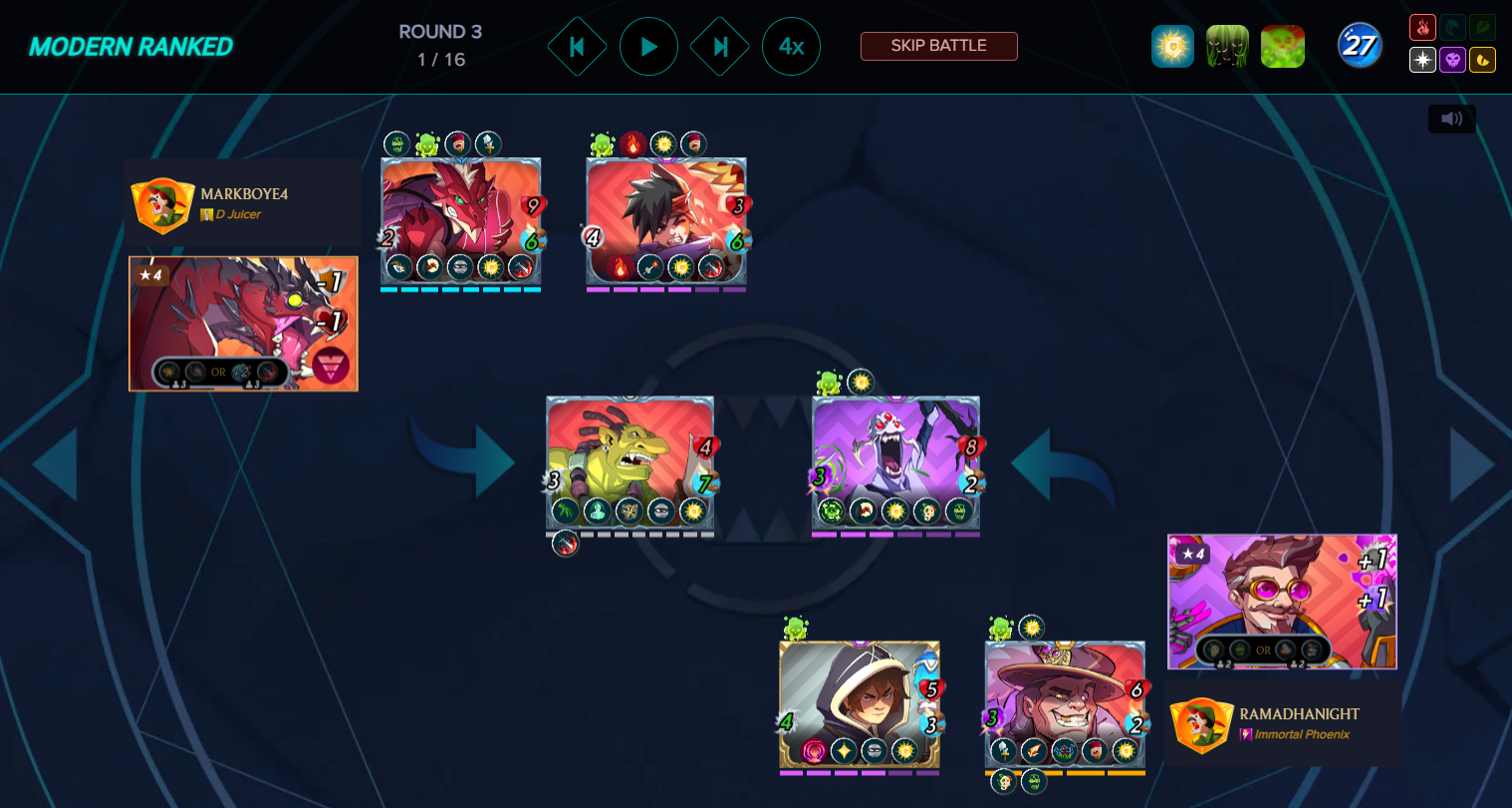The image size is (1512, 808).
Task: Show the green skull ruleset icon
Action: coord(1282,47)
